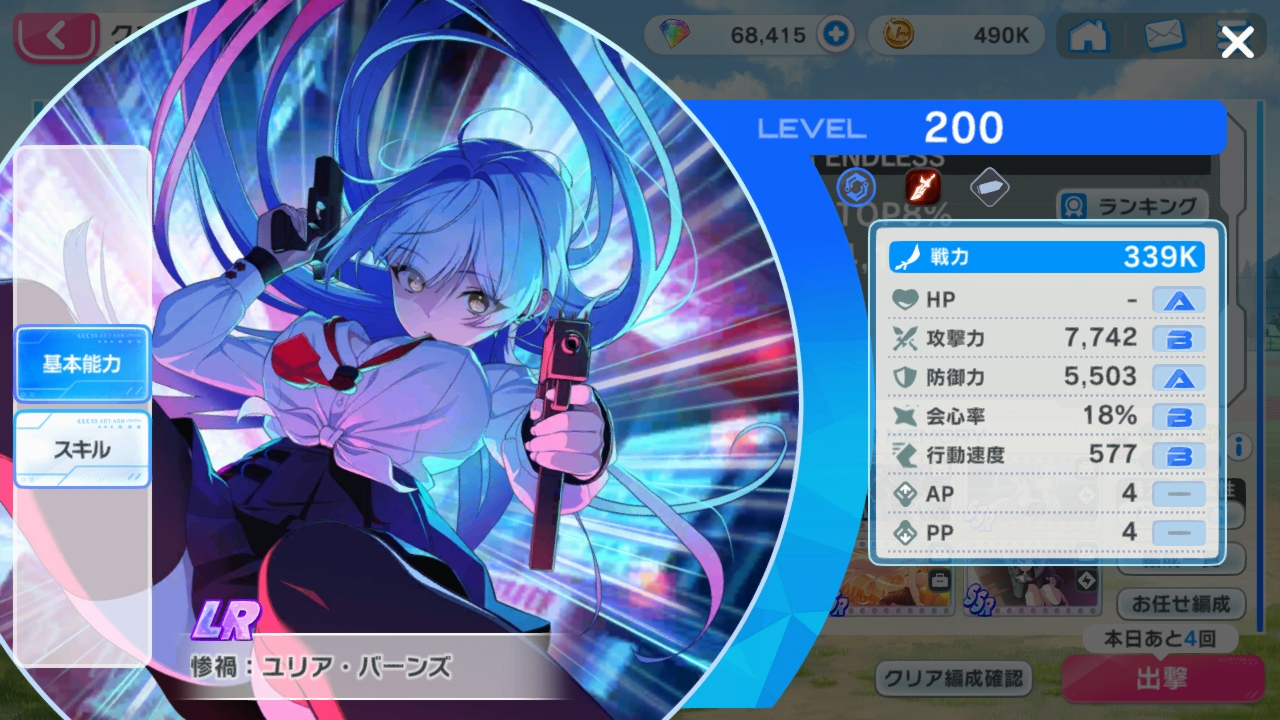Go back with the red arrow button

pos(56,38)
